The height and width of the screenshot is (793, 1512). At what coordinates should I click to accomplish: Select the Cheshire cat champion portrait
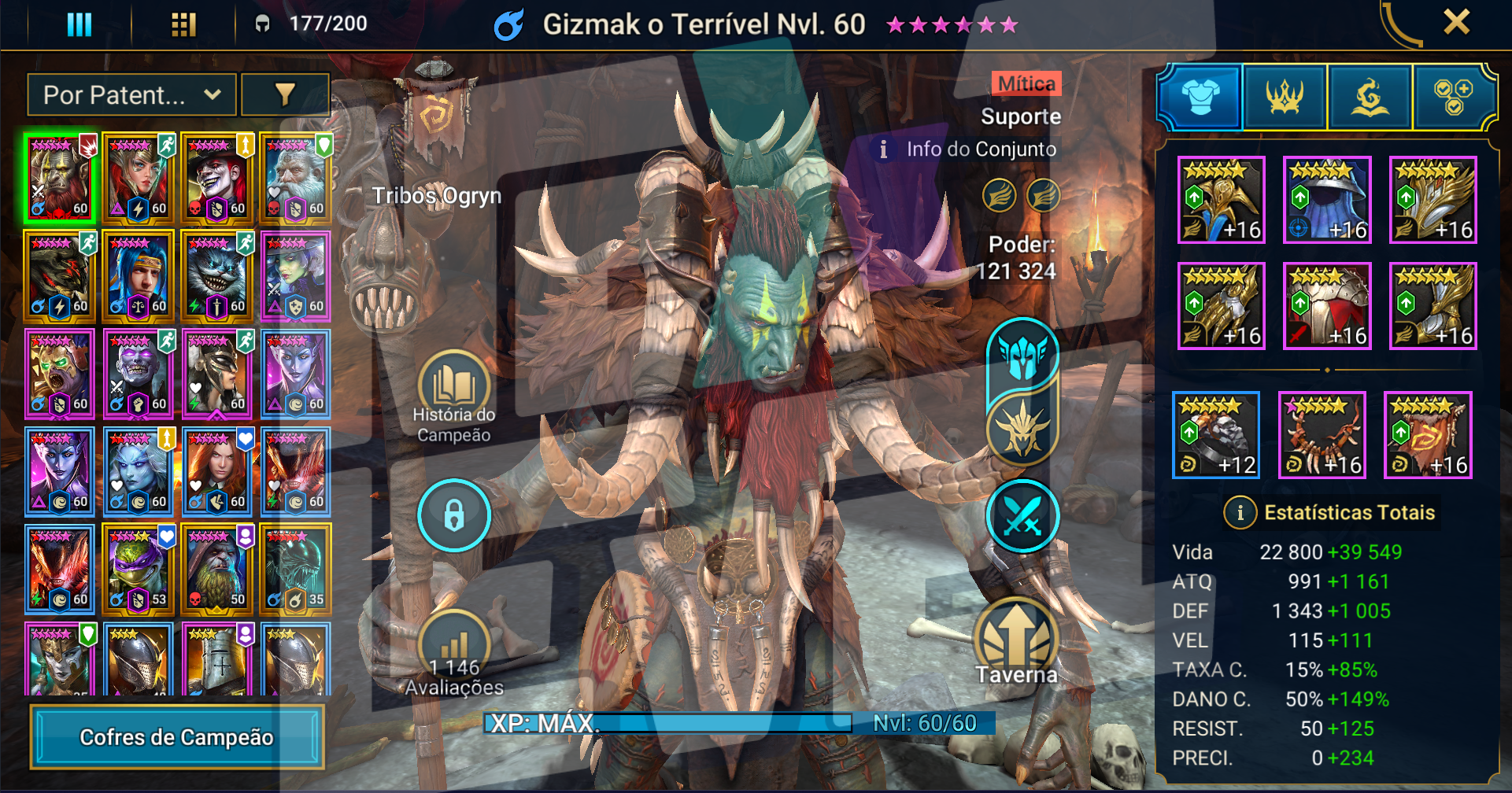[x=216, y=276]
